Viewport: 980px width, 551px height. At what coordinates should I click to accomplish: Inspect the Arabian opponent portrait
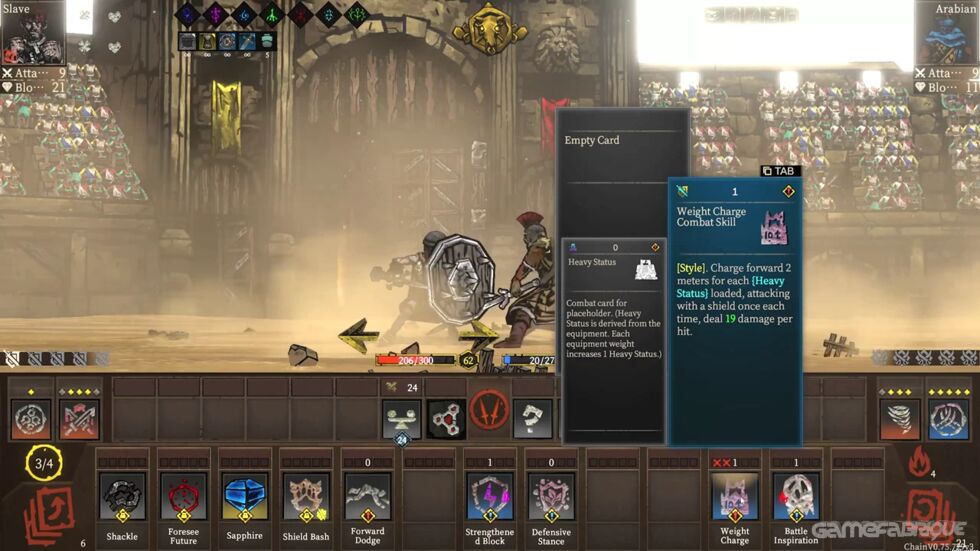946,33
